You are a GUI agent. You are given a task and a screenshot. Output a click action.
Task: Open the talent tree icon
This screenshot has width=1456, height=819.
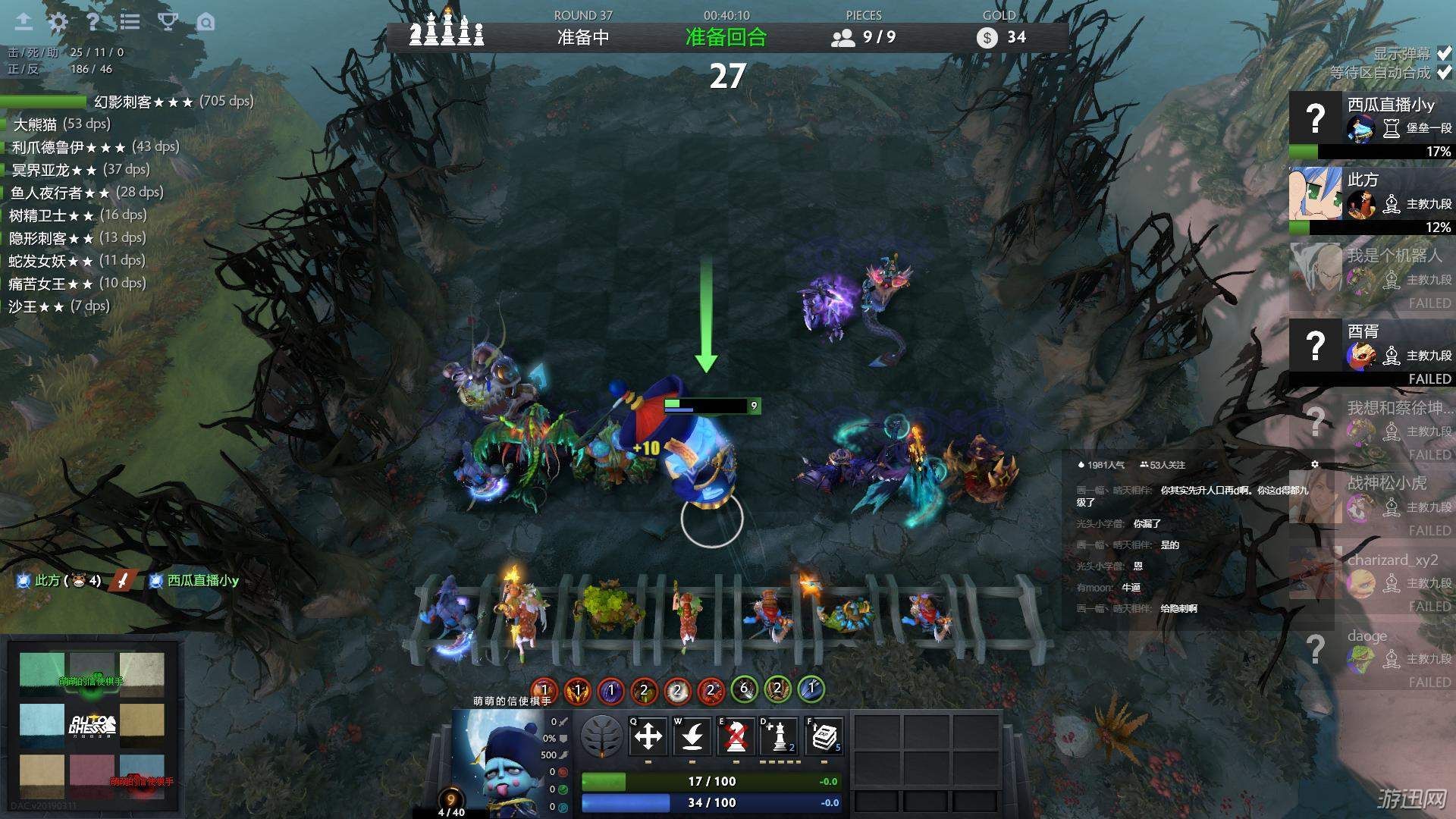click(x=602, y=736)
